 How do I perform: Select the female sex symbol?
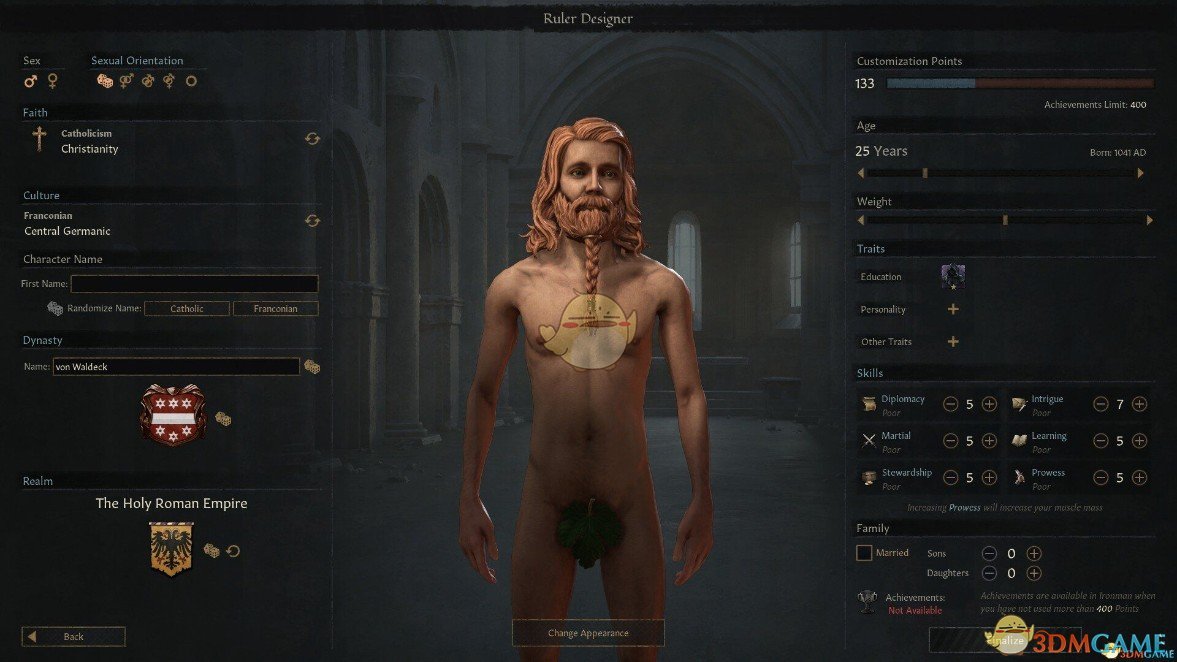click(53, 81)
